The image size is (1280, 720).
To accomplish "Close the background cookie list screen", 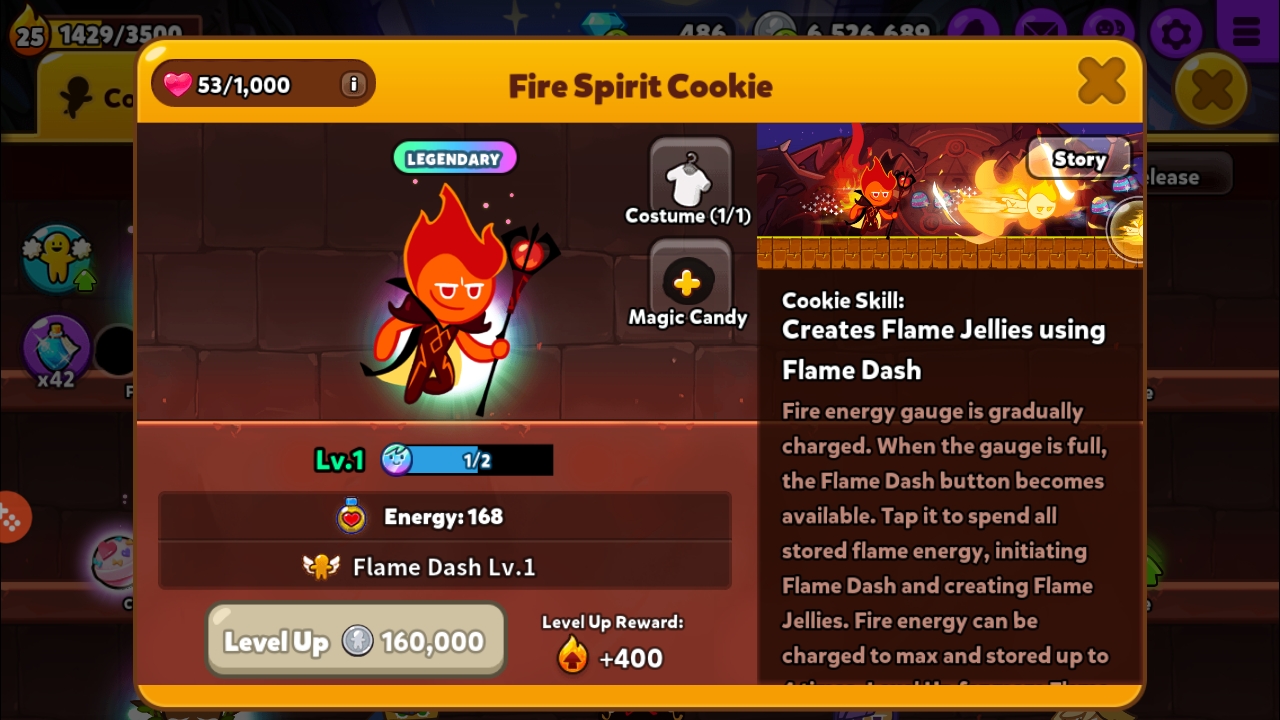I will (x=1211, y=90).
